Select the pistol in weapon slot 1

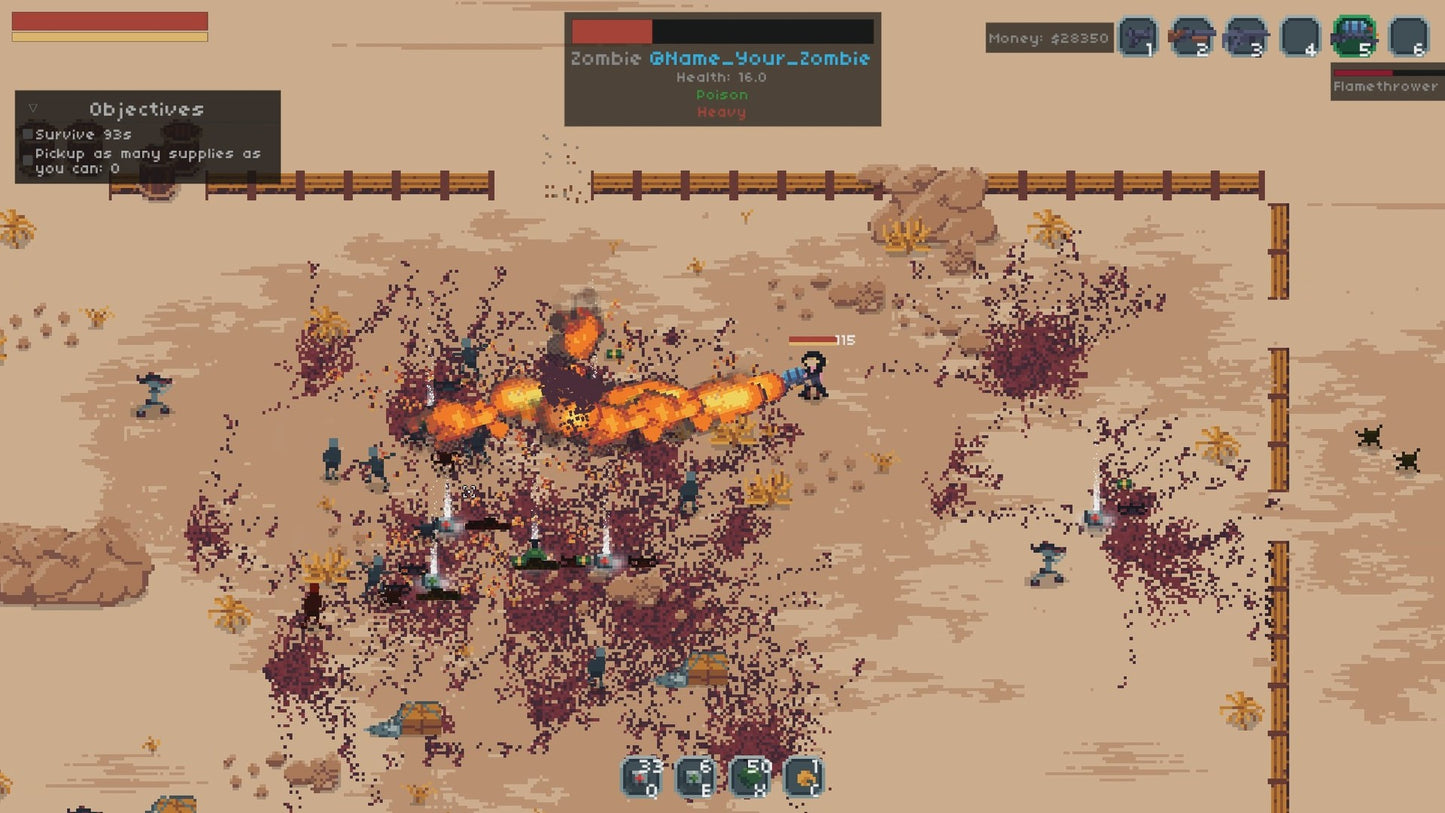click(1138, 38)
